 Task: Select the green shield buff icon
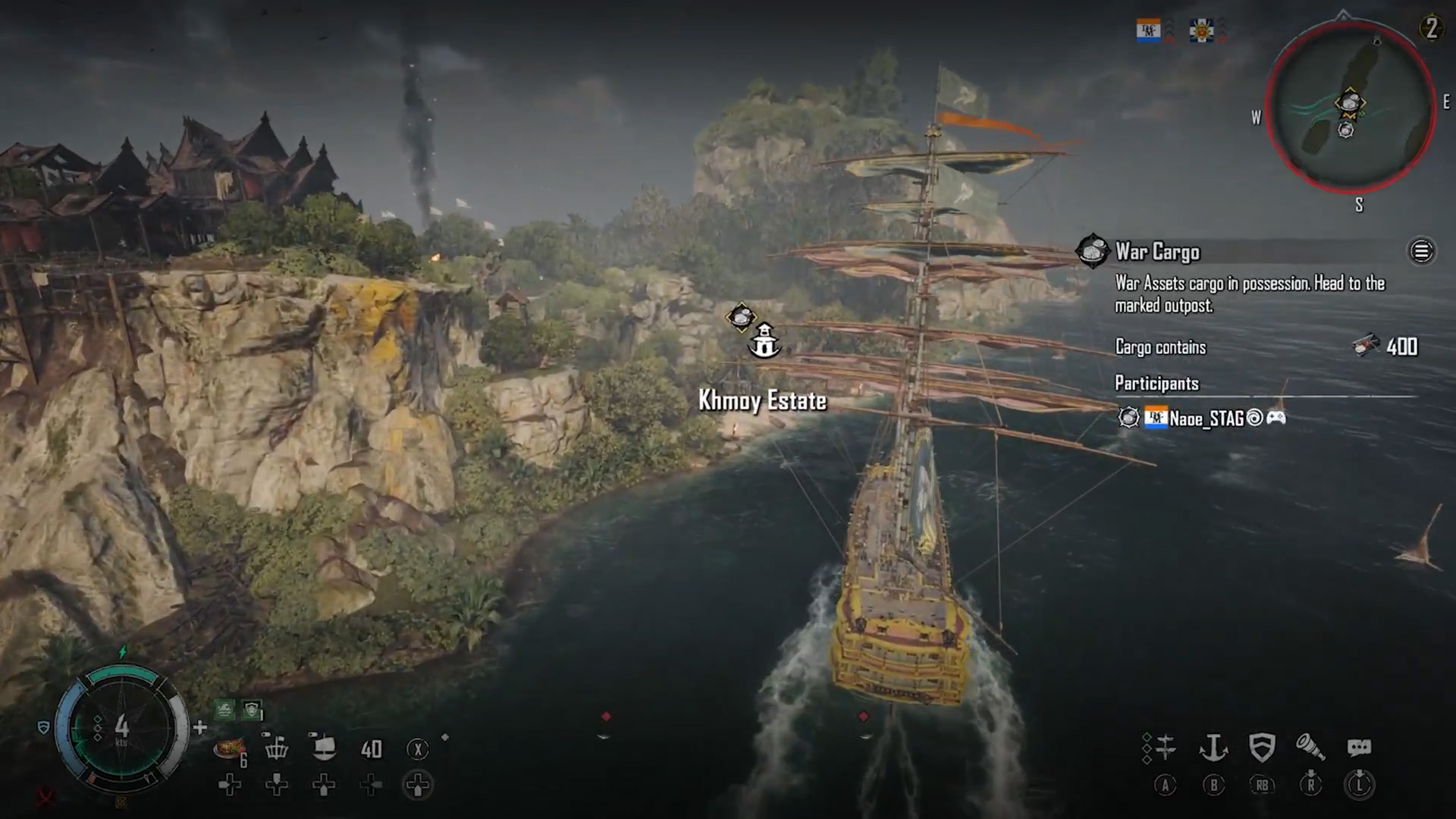click(x=252, y=710)
